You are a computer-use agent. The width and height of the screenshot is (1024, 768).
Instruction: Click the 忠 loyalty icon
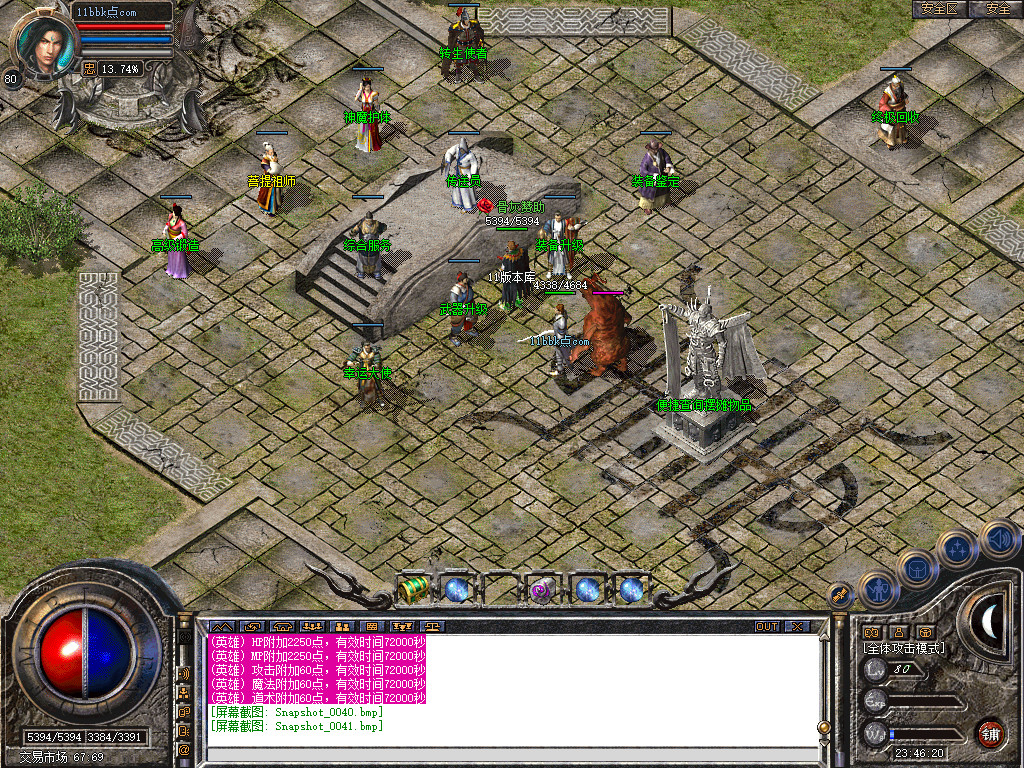[x=89, y=69]
